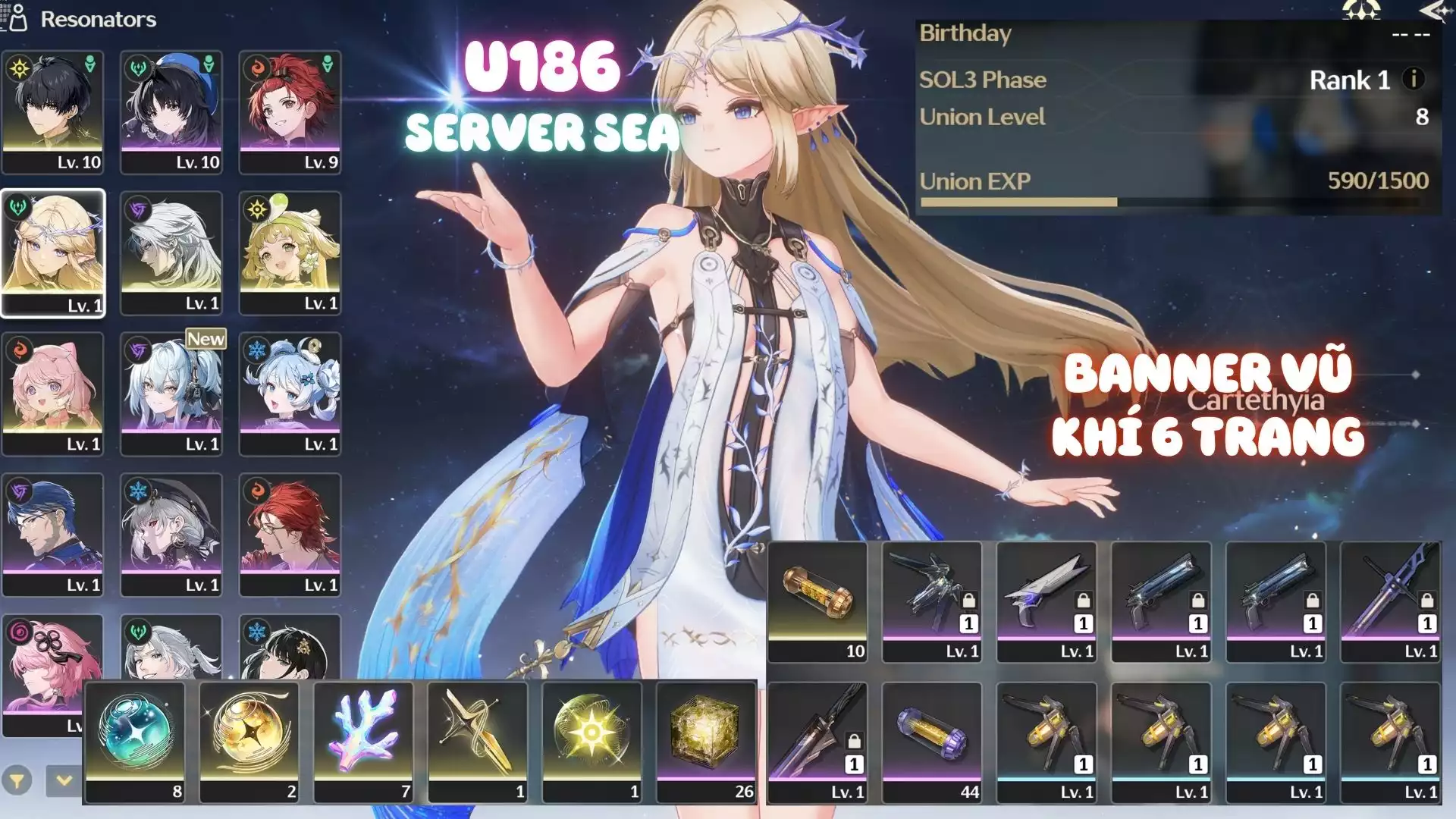Image resolution: width=1456 pixels, height=819 pixels.
Task: Show SOL3 Phase rank info
Action: [x=1413, y=79]
